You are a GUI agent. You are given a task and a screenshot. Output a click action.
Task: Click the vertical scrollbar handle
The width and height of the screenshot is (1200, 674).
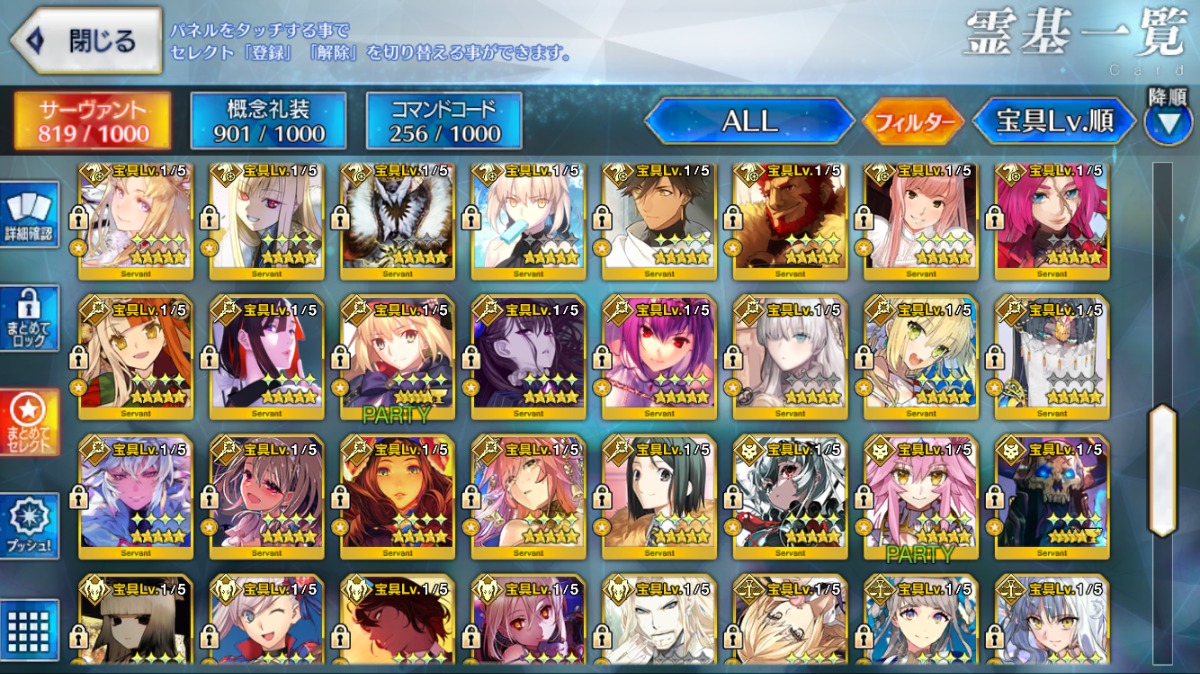coord(1162,470)
